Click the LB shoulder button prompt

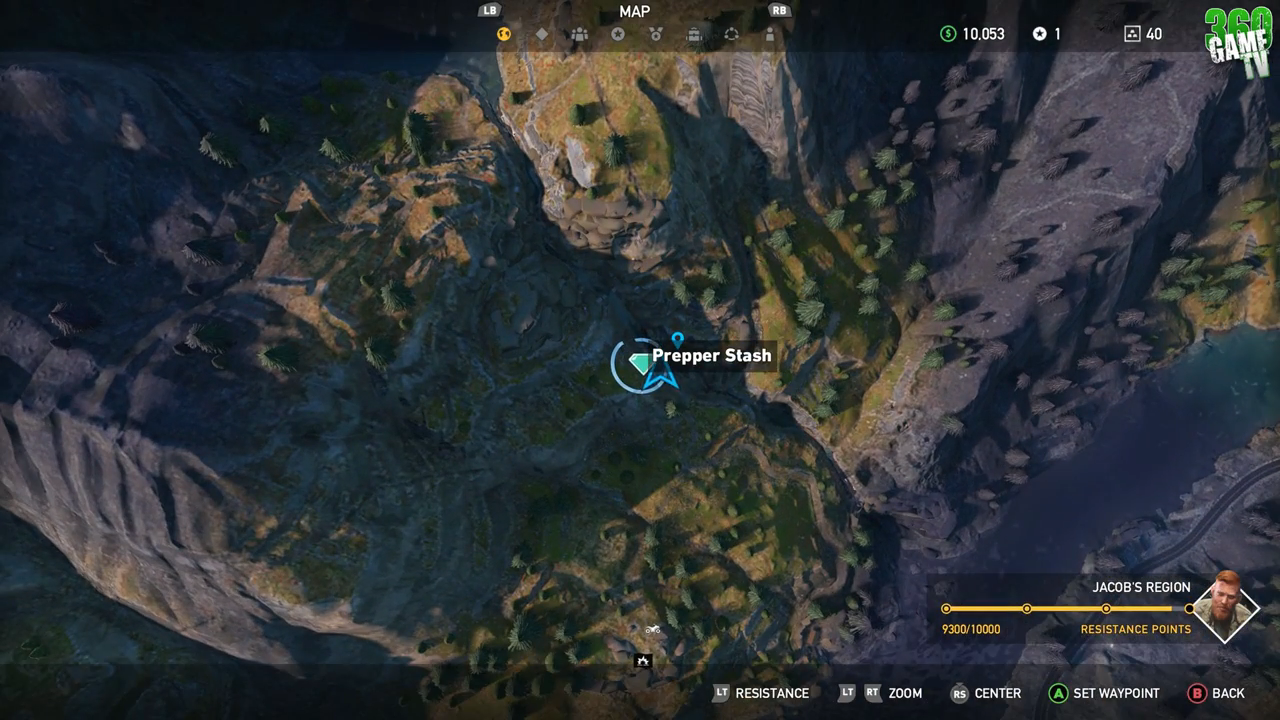pos(489,11)
